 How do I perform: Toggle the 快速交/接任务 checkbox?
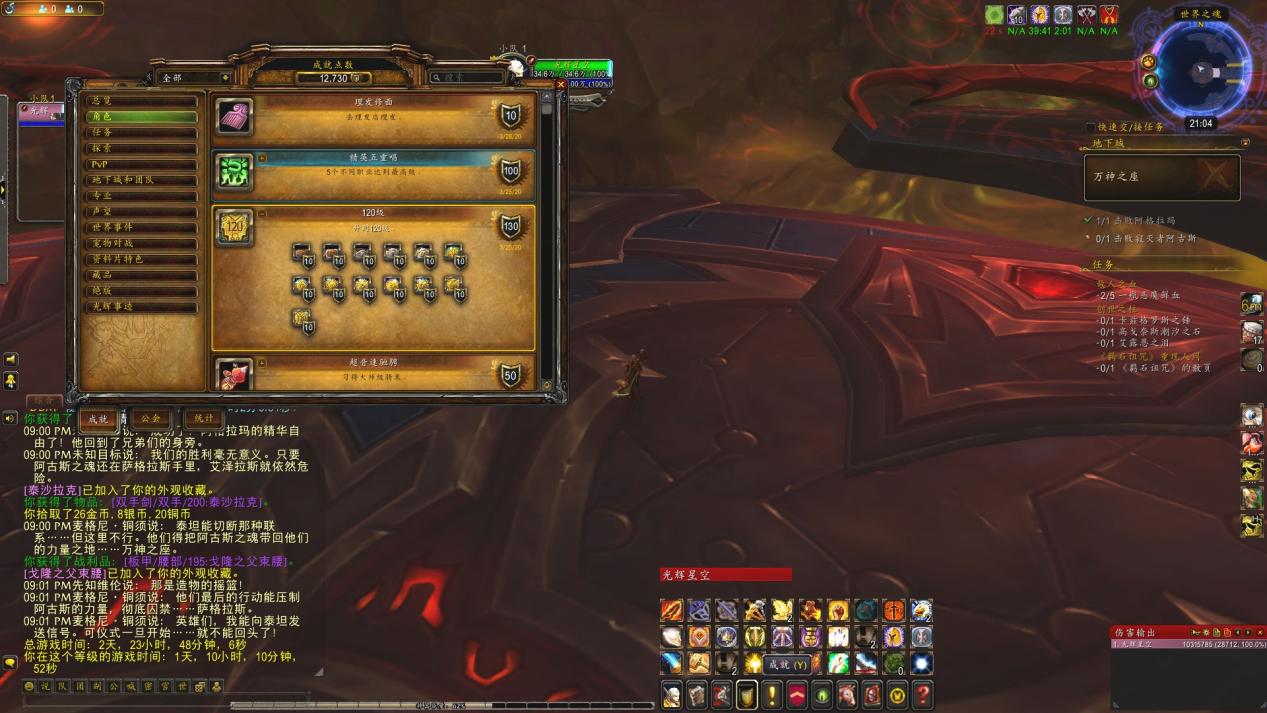(x=1090, y=127)
